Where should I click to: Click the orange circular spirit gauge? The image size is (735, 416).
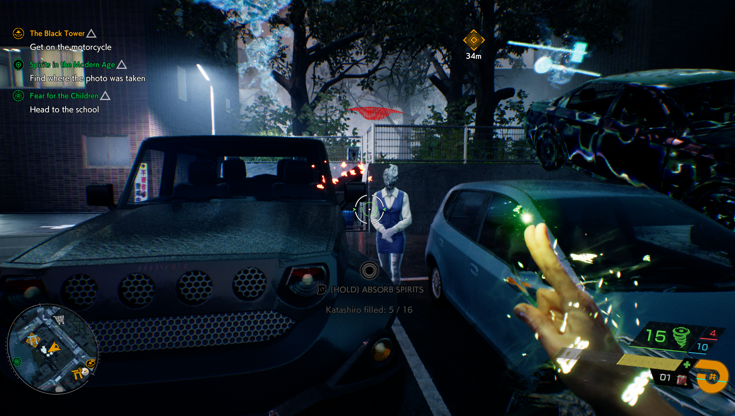coord(713,377)
